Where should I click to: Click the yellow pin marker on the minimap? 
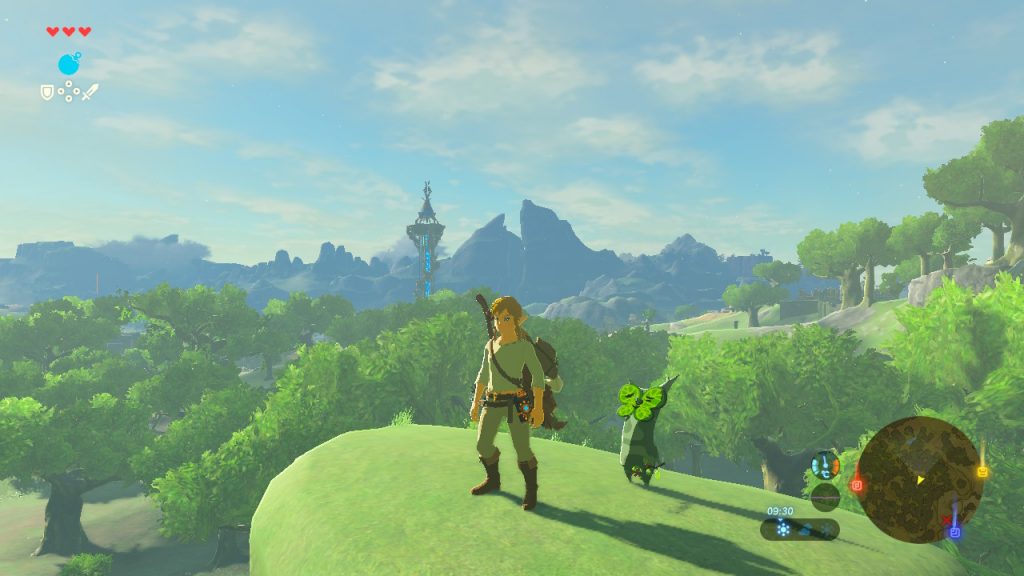click(x=982, y=471)
